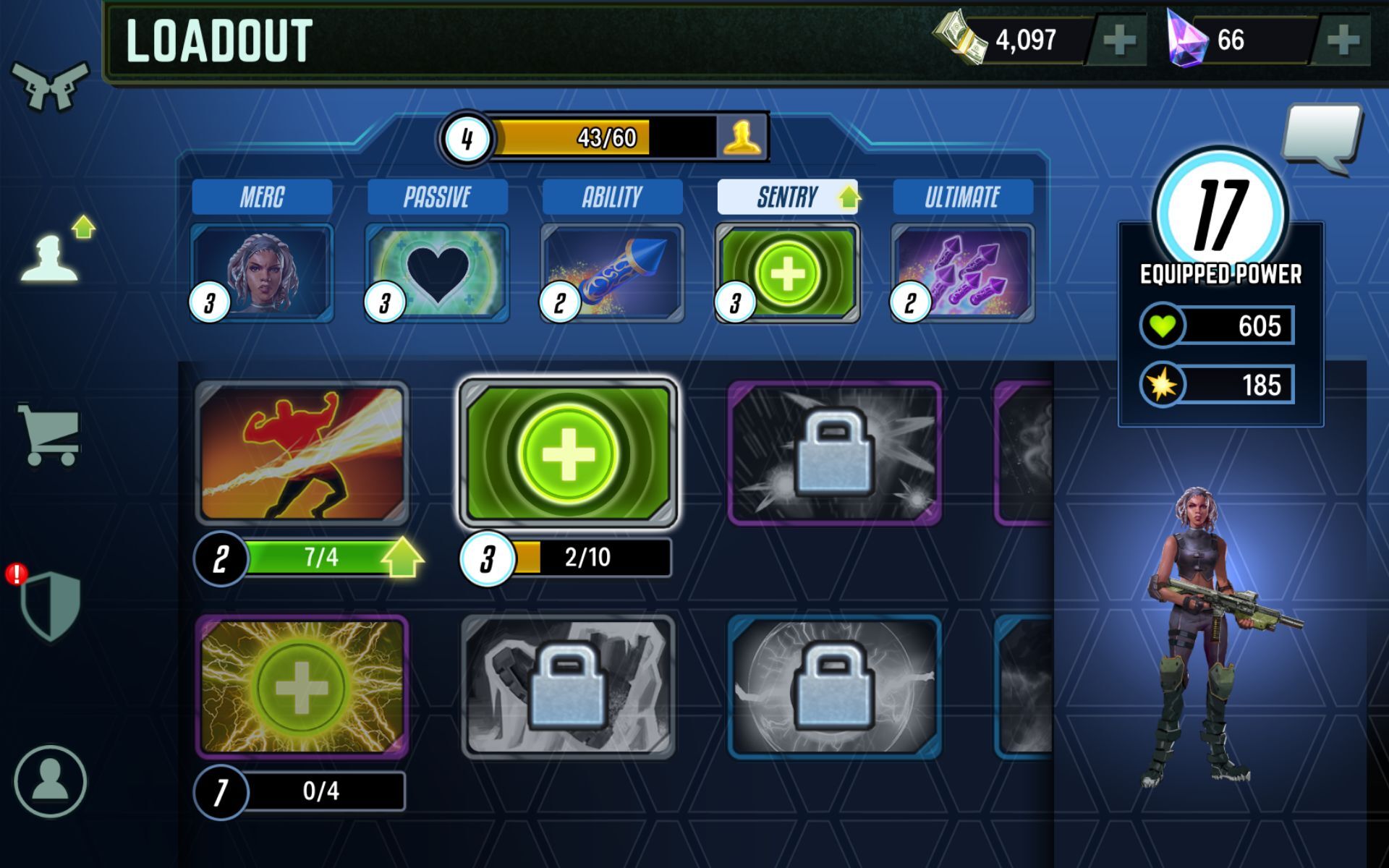This screenshot has width=1389, height=868.
Task: Switch to the Merc tab
Action: point(262,197)
